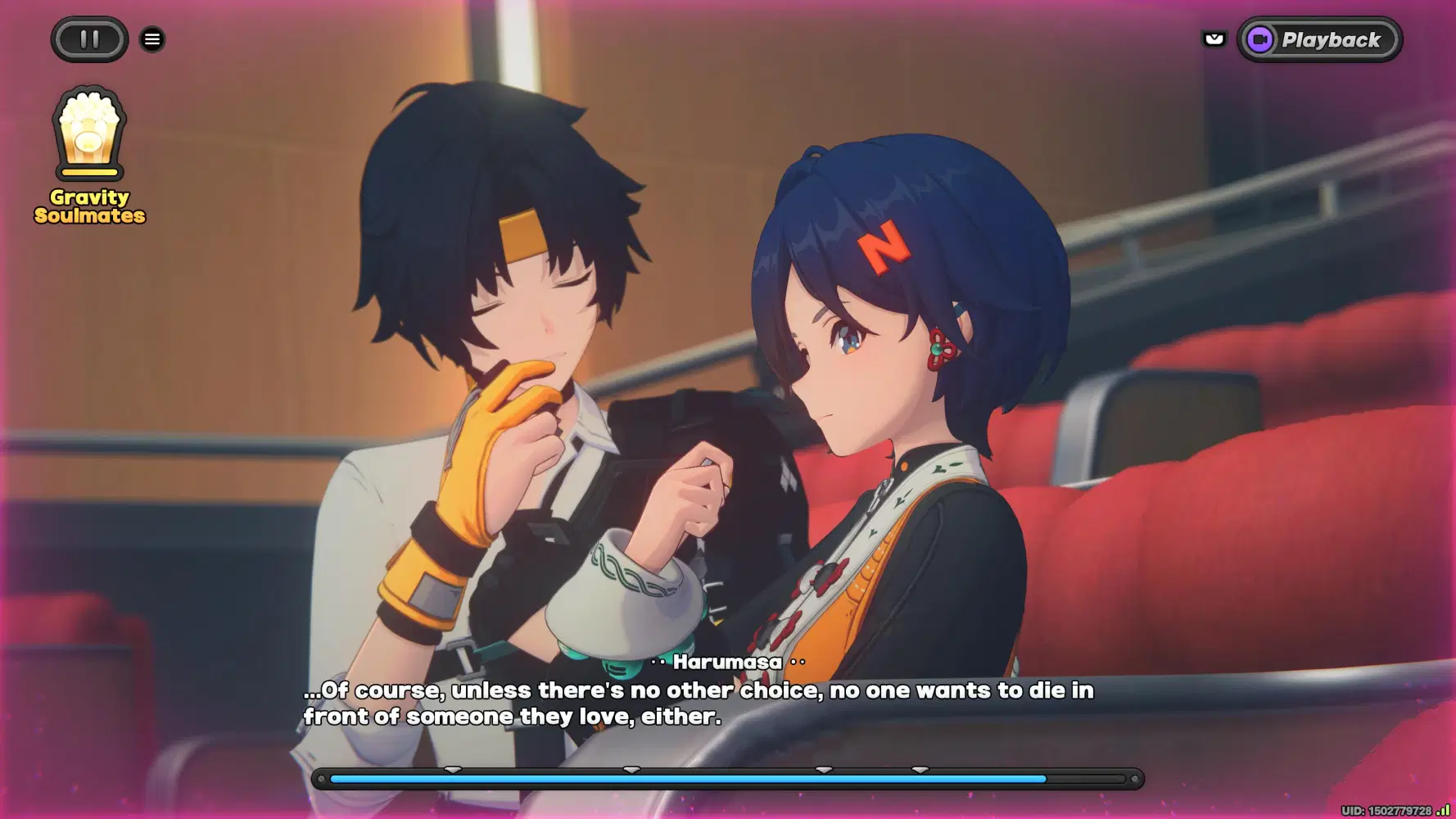Click the subtitle text to advance dialogue

(x=696, y=703)
